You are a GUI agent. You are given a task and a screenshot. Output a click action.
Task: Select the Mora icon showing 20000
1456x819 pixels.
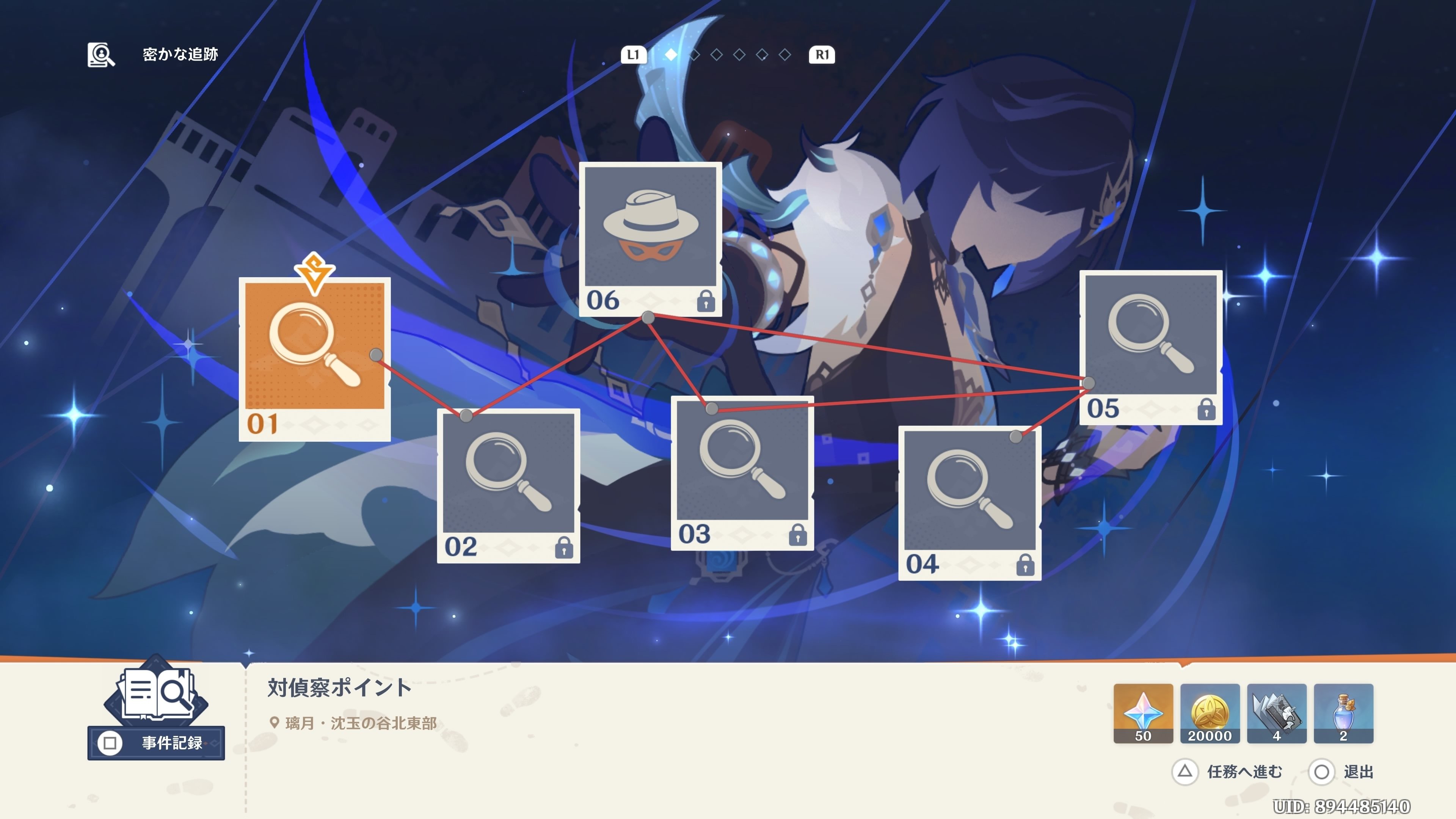point(1210,712)
